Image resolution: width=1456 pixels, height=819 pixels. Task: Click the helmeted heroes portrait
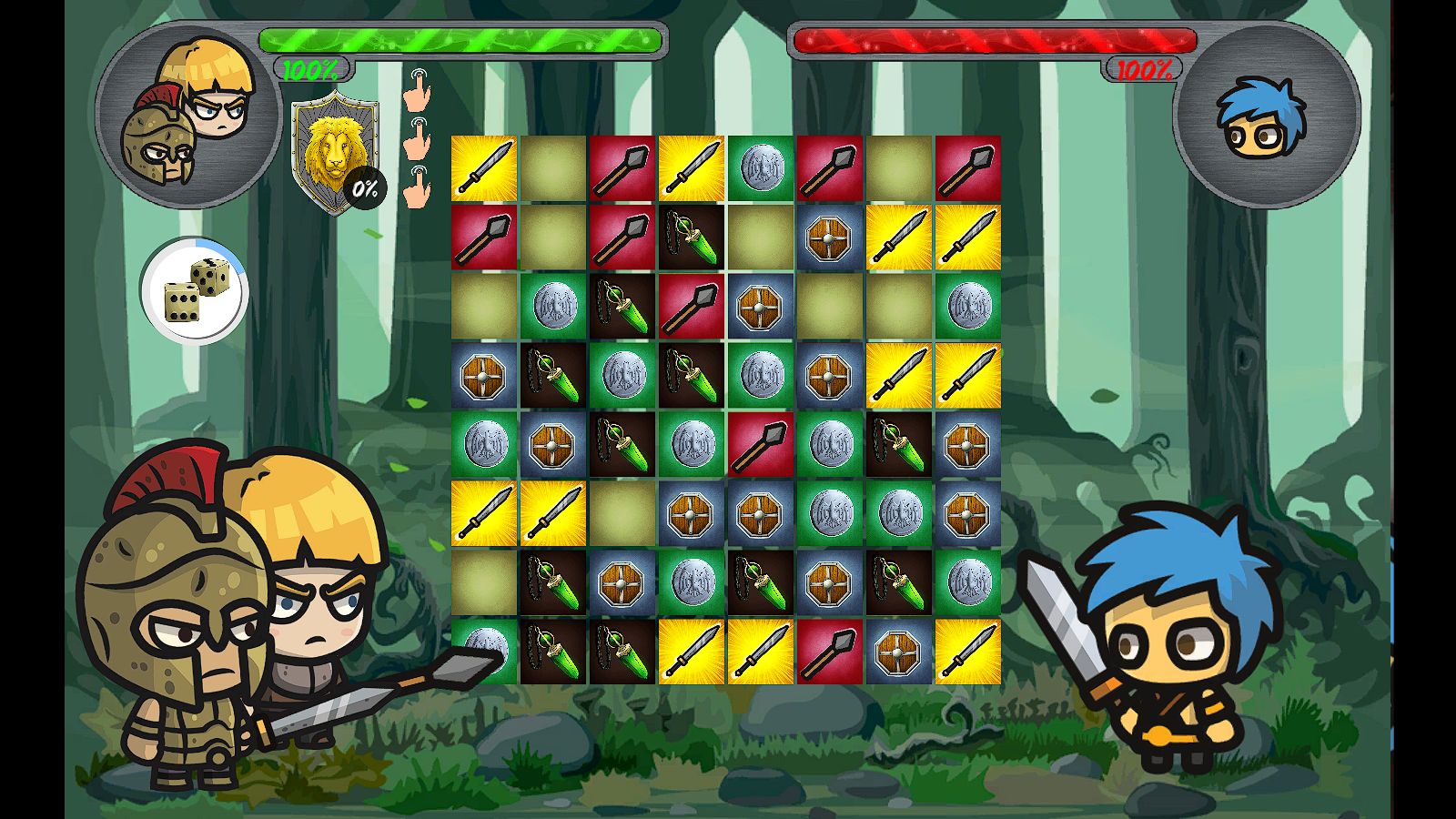point(188,116)
